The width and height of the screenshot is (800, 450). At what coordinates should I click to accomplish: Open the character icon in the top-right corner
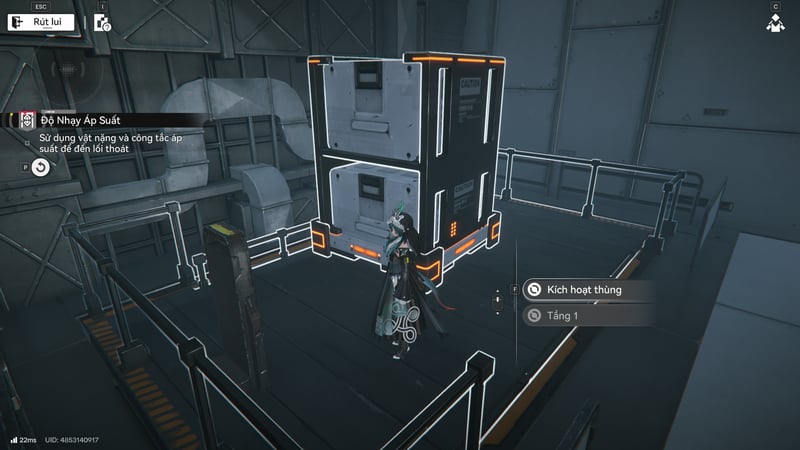click(775, 23)
